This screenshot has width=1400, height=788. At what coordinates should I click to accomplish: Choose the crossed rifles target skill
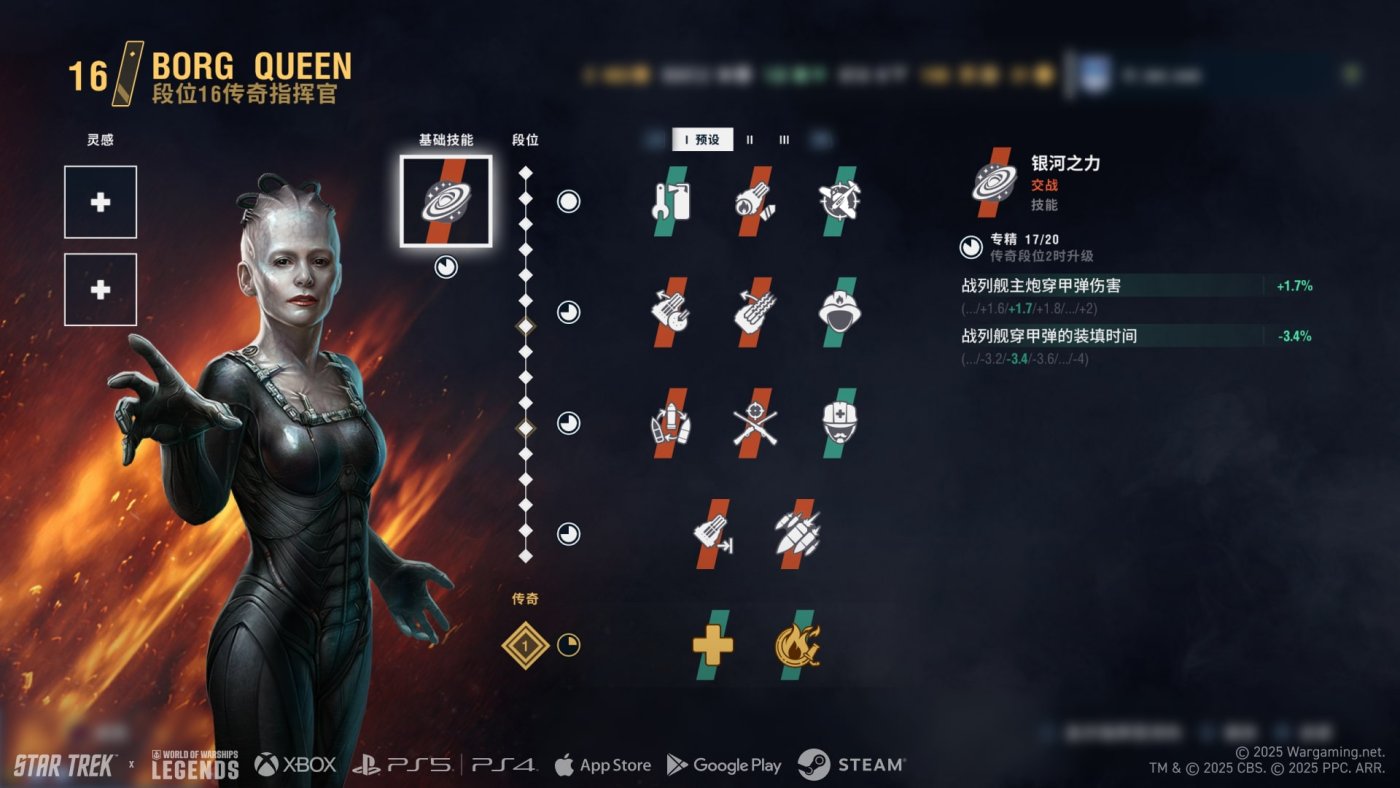(x=754, y=423)
